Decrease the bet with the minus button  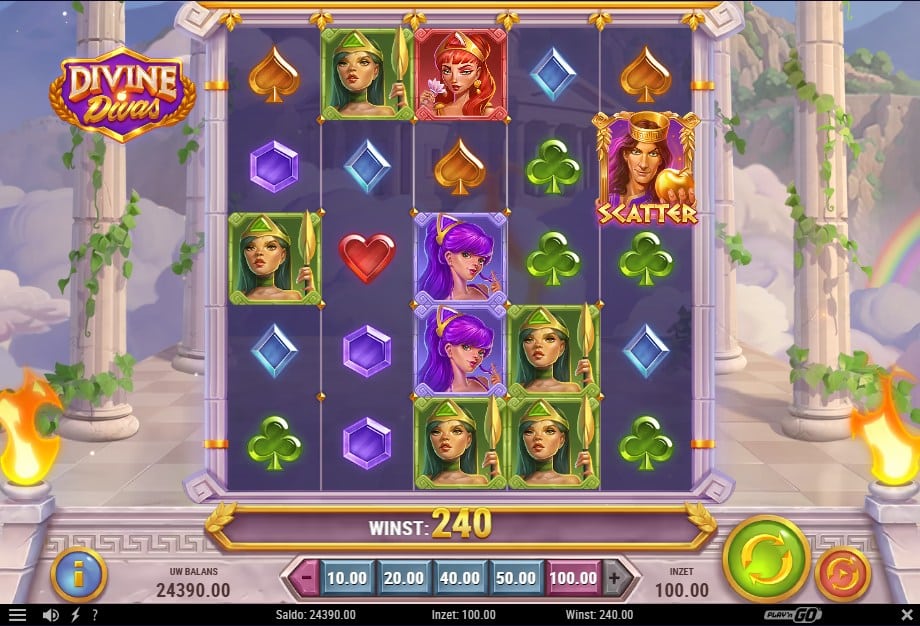(306, 577)
